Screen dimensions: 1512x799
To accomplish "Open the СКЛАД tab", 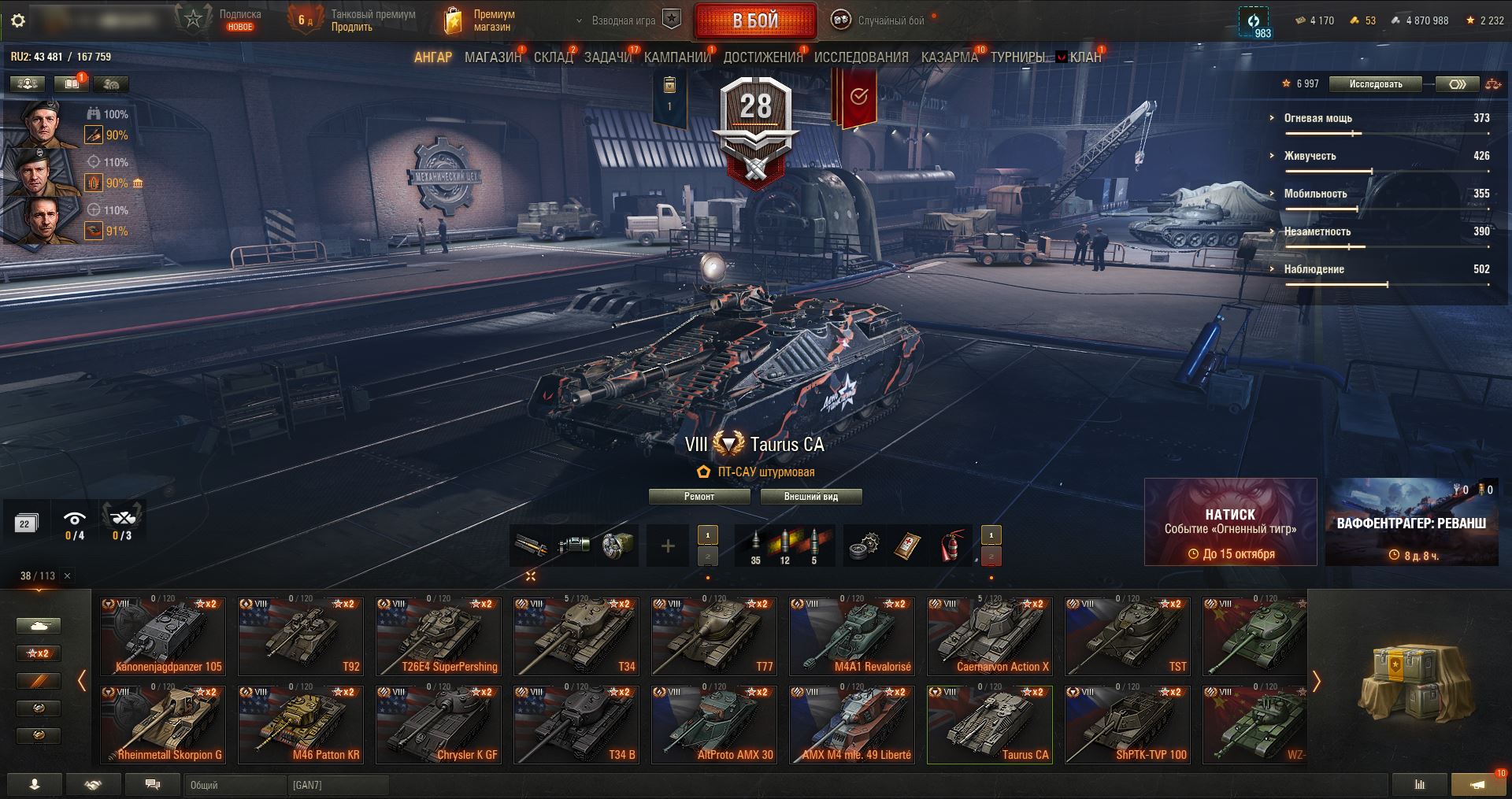I will click(x=553, y=57).
